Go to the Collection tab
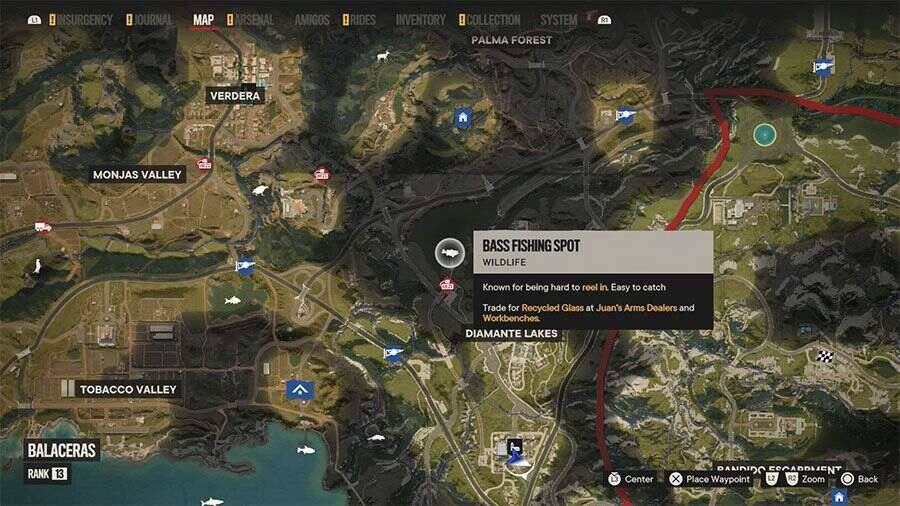Viewport: 900px width, 506px height. coord(493,20)
